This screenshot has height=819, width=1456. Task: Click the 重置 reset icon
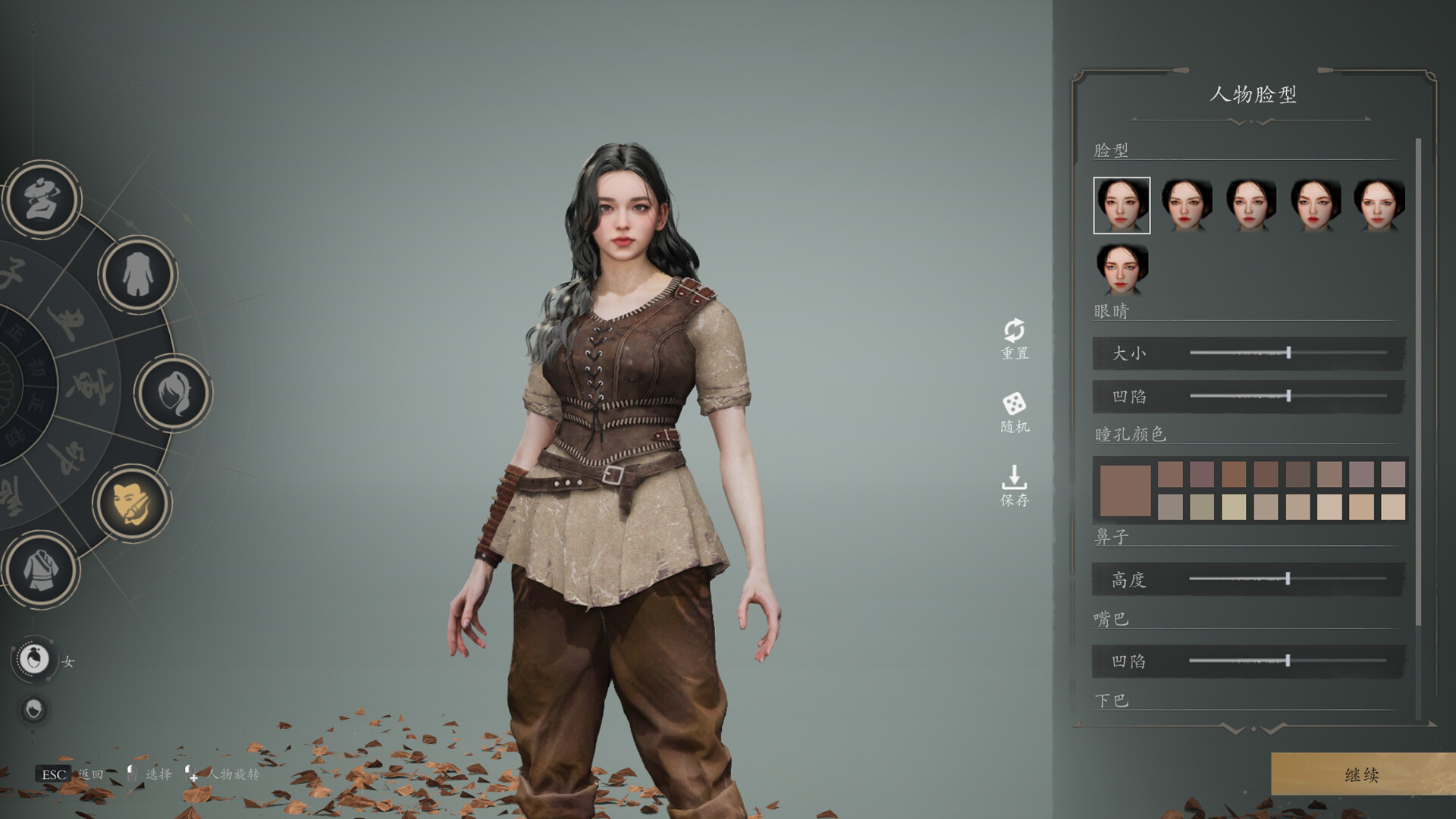pos(1013,335)
